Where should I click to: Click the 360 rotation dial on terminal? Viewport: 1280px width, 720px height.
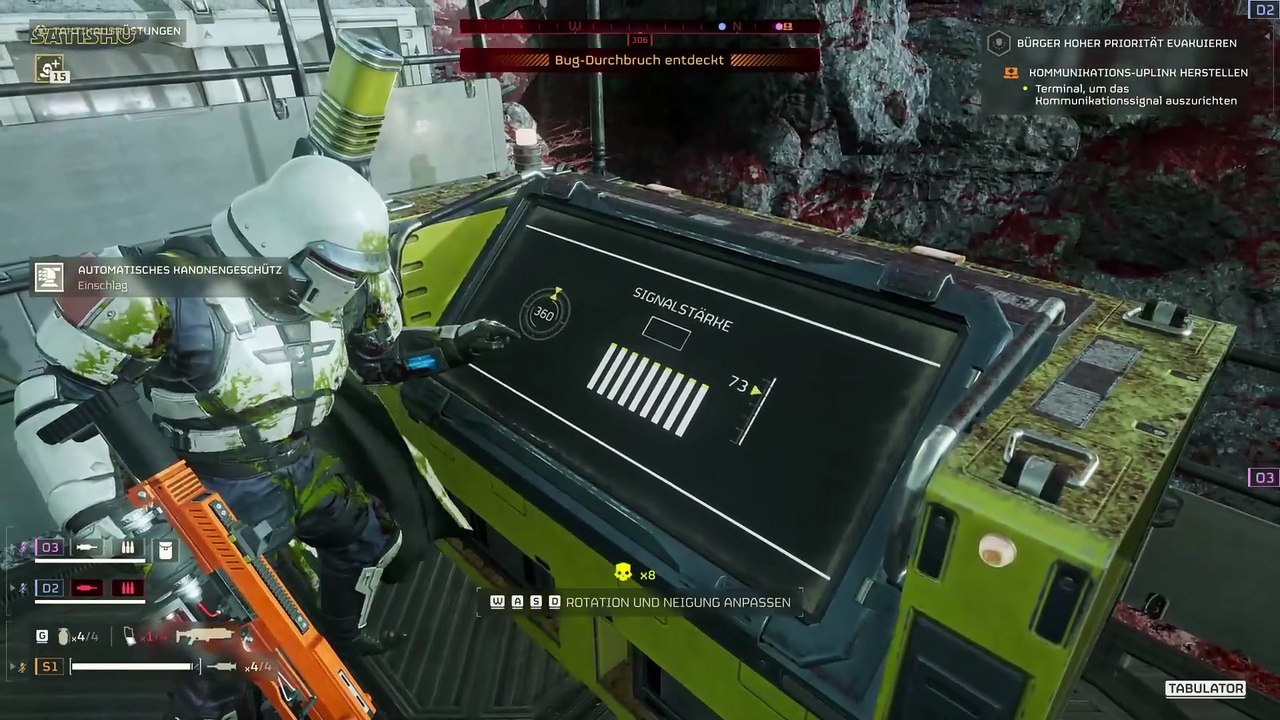click(x=544, y=314)
